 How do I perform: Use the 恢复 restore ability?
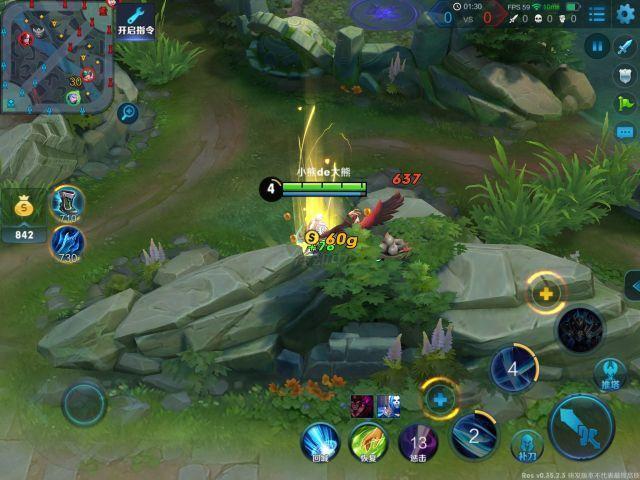(x=368, y=441)
